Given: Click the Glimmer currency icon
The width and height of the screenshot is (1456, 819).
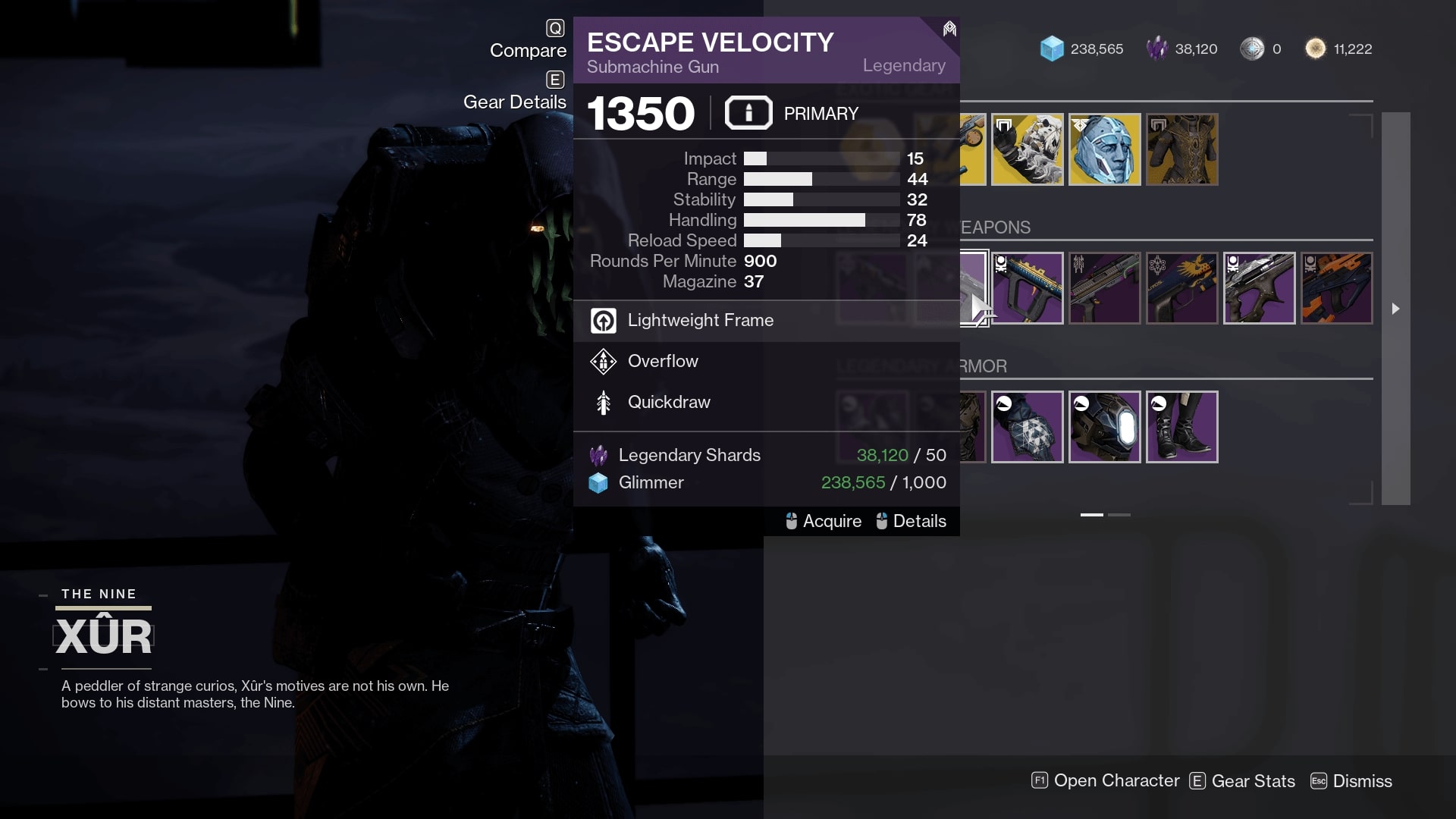Looking at the screenshot, I should 1053,49.
